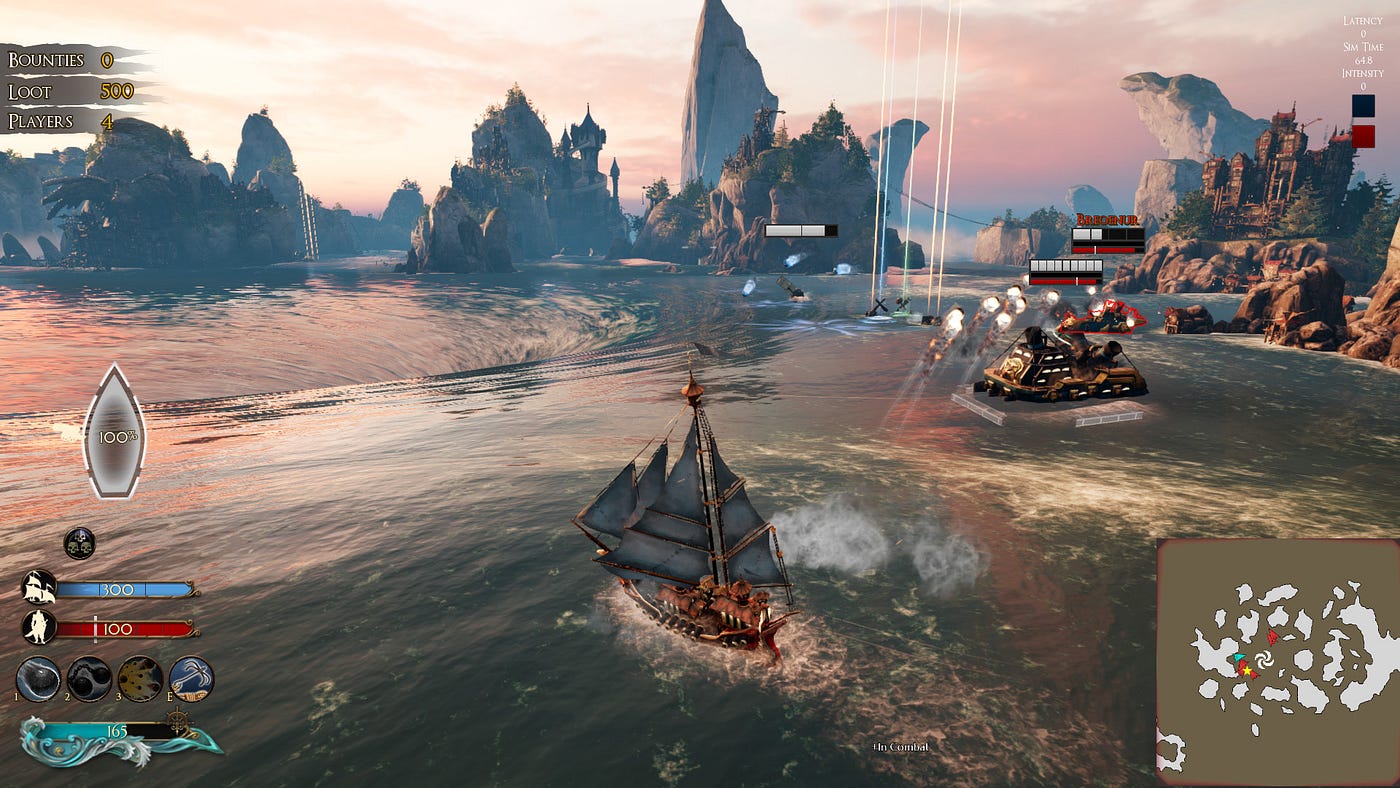
Task: Trigger the anchor ability icon
Action: (x=191, y=678)
